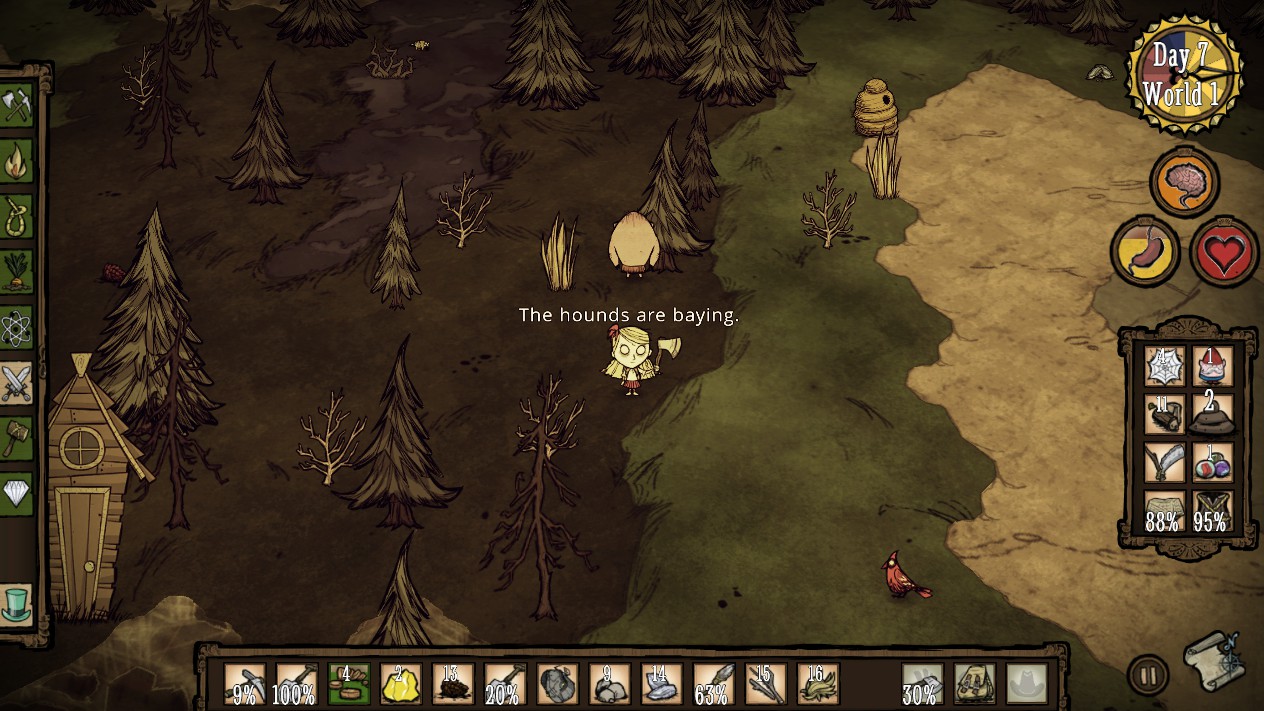
Task: Pick the twigs stack of fifteen
Action: click(765, 684)
